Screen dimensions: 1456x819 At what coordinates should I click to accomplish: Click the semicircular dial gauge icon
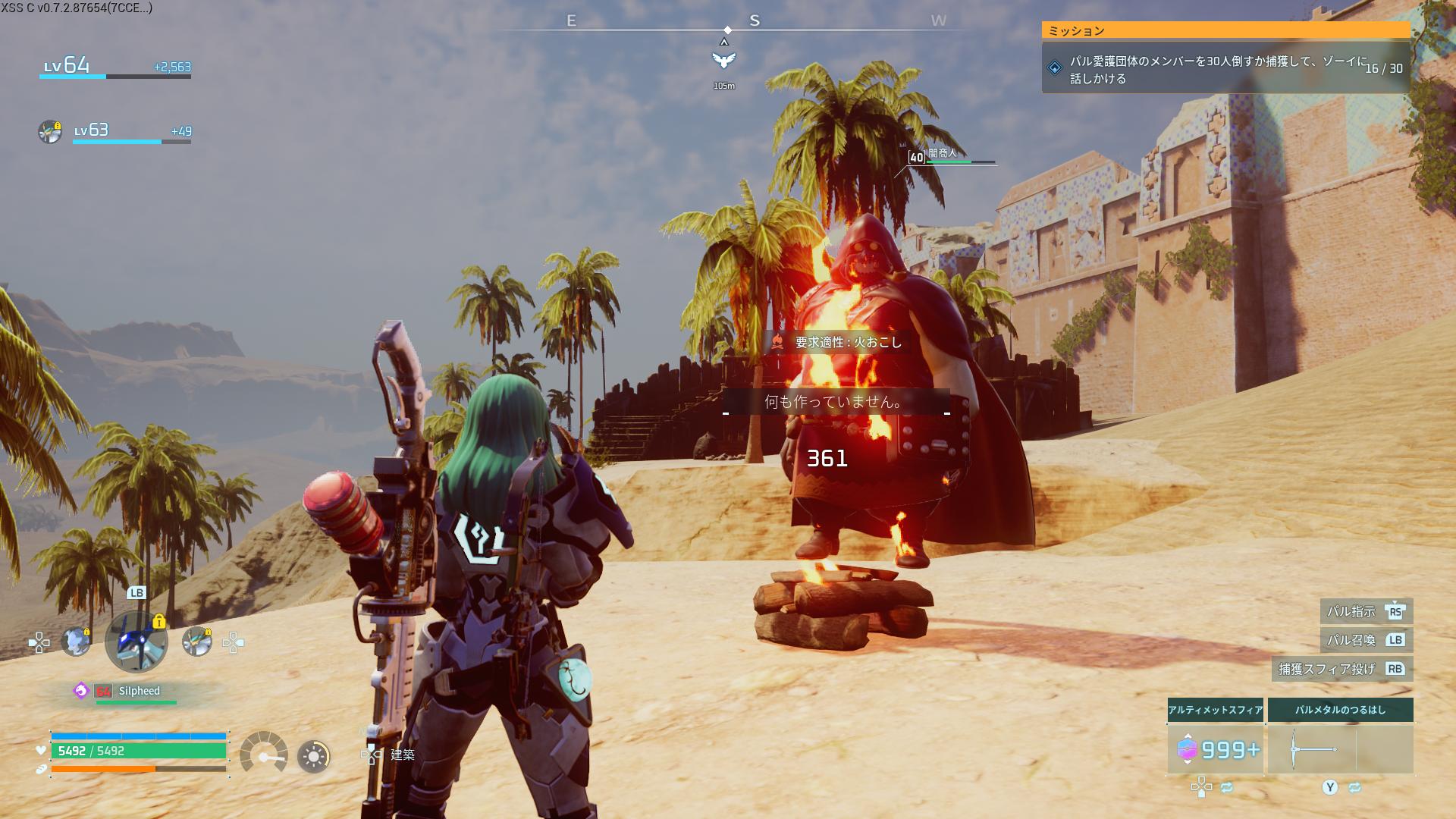tap(264, 752)
